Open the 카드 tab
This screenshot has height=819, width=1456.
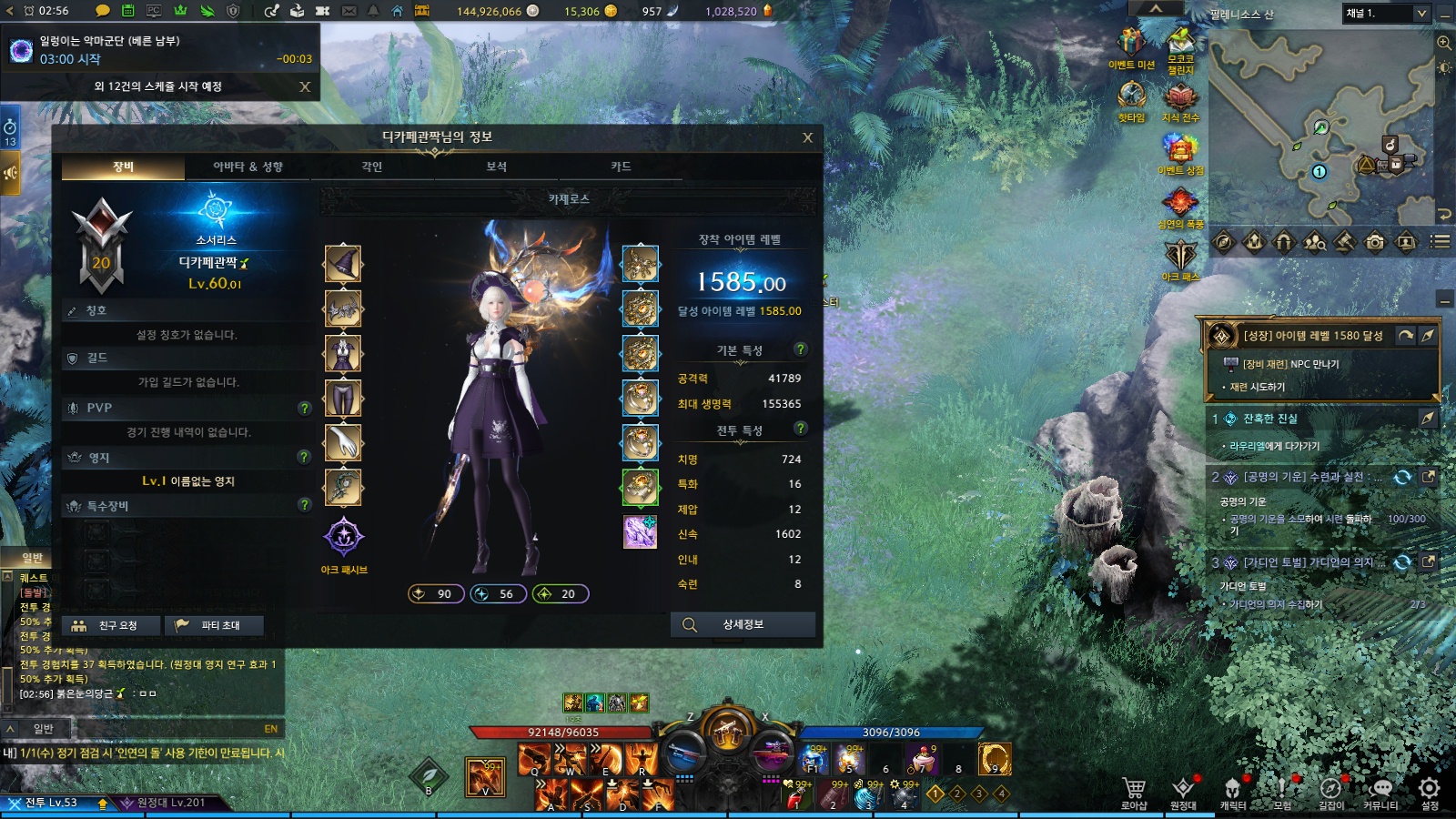pyautogui.click(x=621, y=167)
